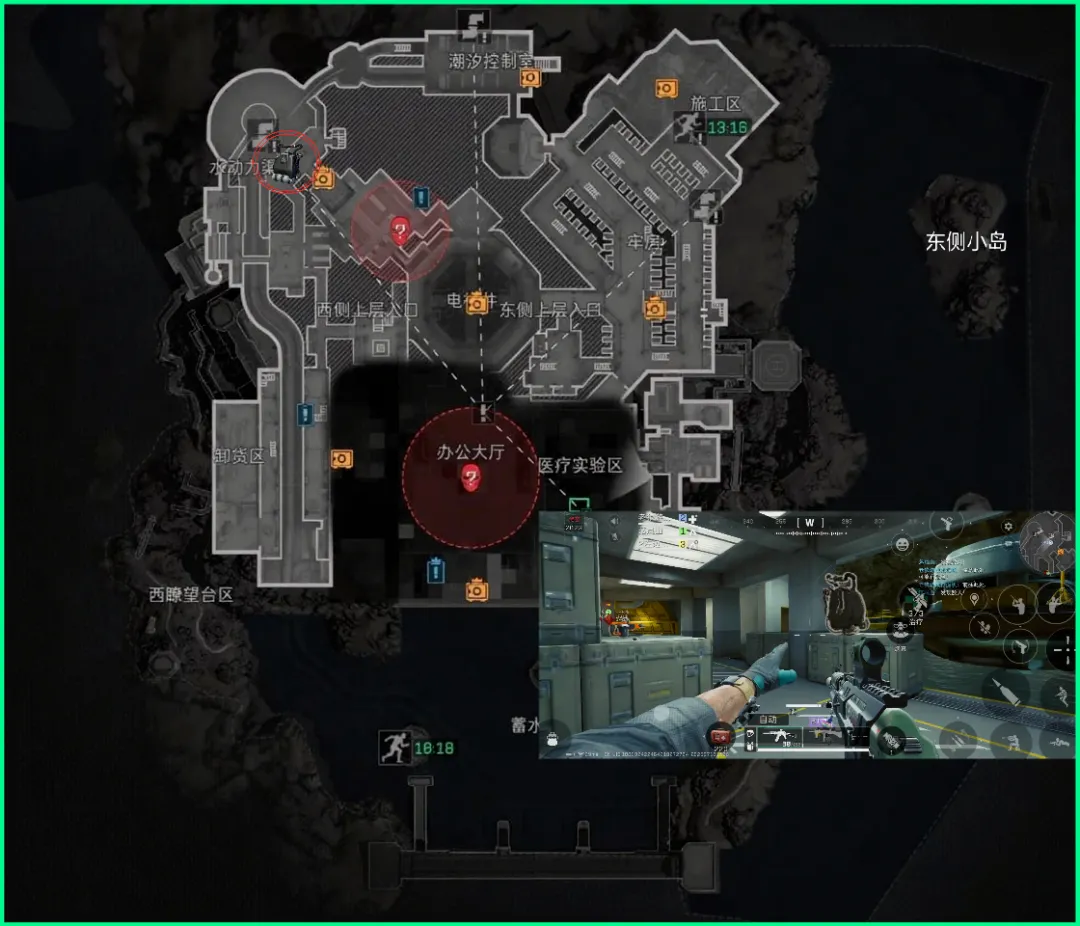This screenshot has height=926, width=1080.
Task: Select the extraction point marked 18:18
Action: tap(393, 746)
